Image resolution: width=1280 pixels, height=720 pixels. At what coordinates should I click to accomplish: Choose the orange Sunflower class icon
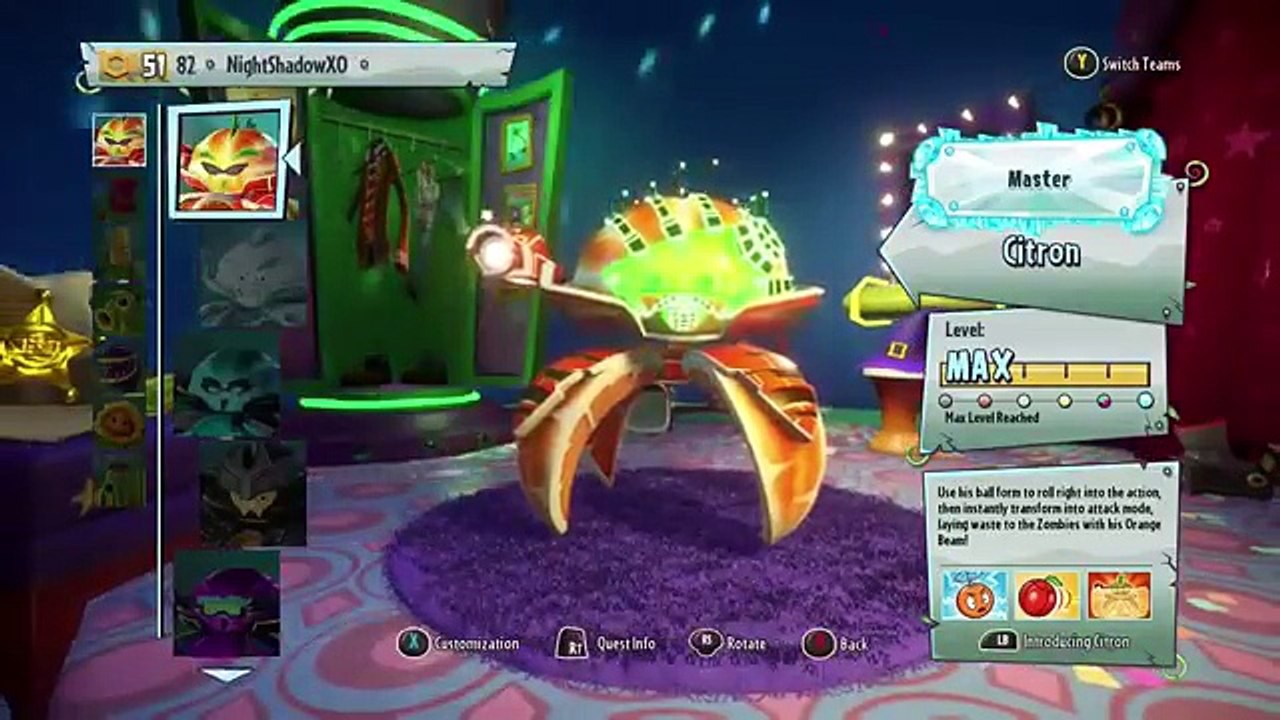tap(119, 423)
